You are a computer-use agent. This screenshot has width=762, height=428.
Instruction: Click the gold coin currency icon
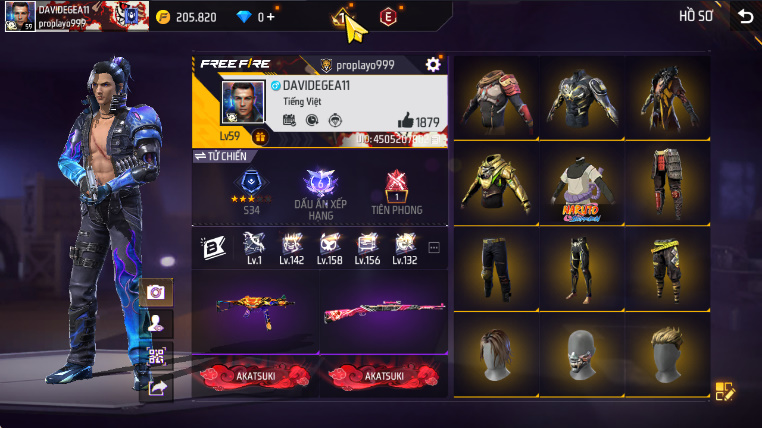point(163,17)
